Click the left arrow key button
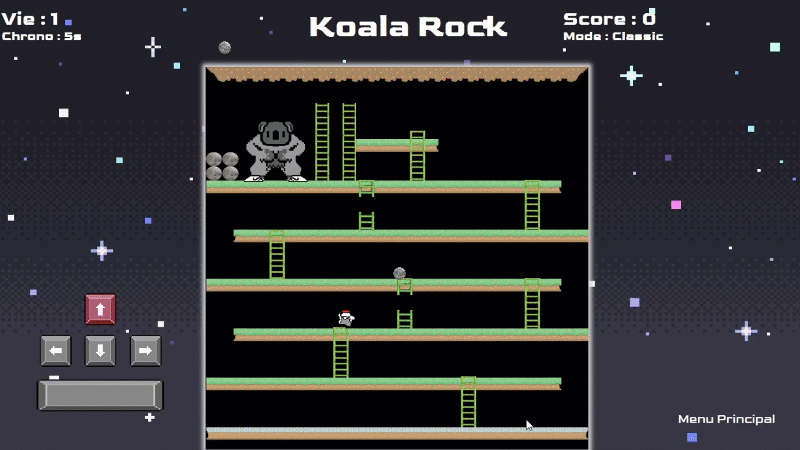Viewport: 800px width, 450px height. tap(56, 350)
